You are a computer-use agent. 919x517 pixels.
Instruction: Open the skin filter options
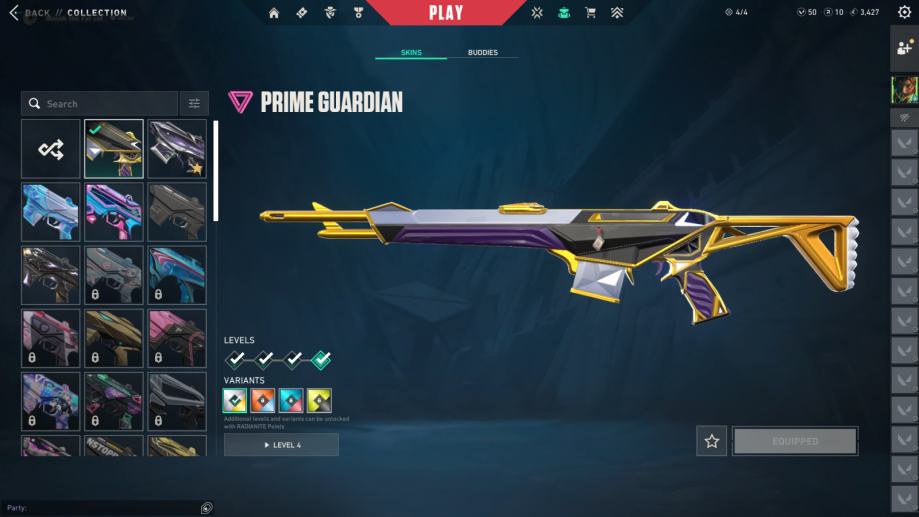(x=194, y=104)
